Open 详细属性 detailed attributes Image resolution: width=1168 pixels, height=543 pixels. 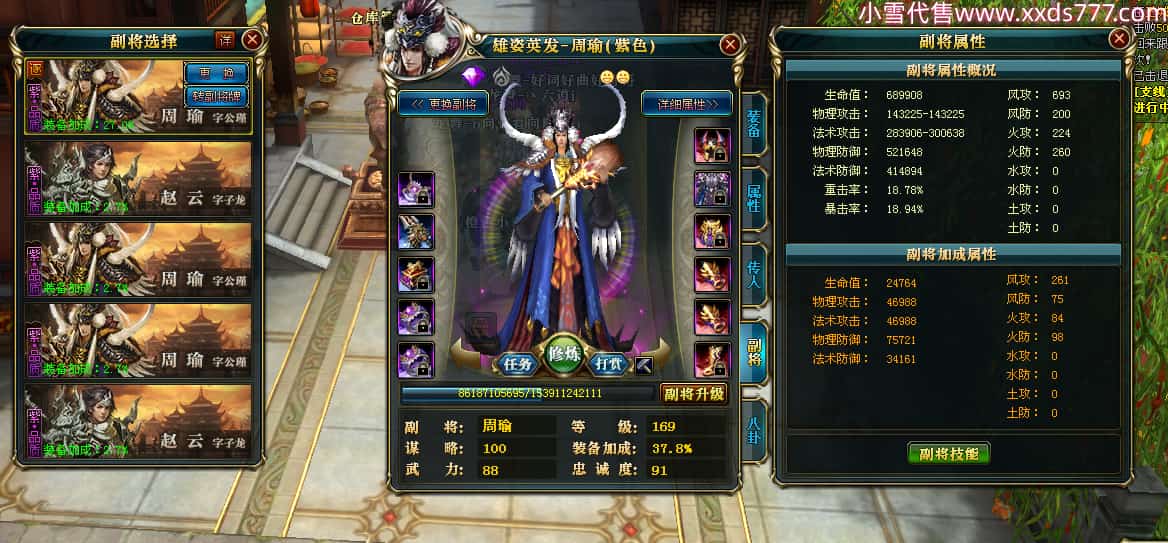point(686,103)
